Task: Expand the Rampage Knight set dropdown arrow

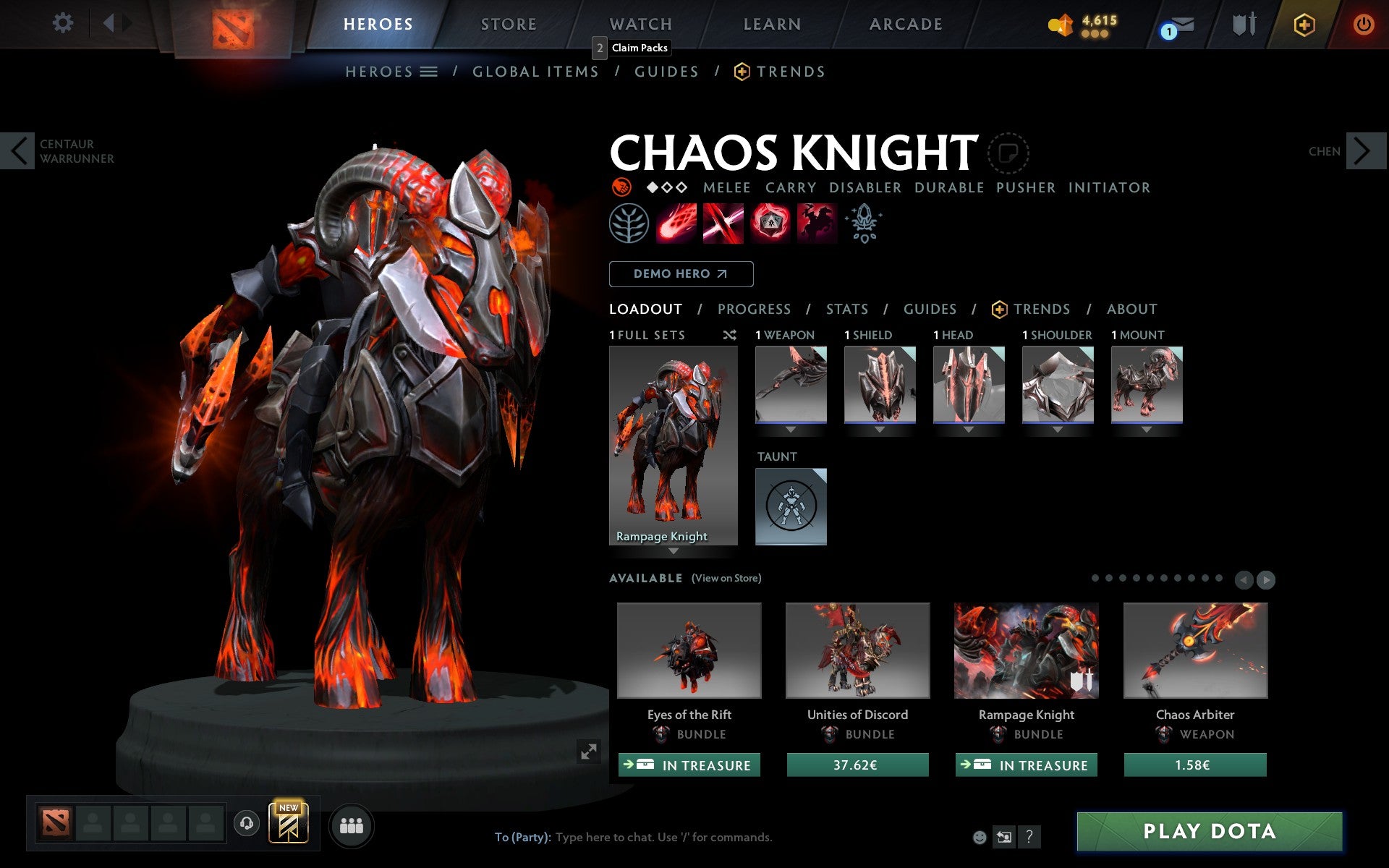Action: 674,550
